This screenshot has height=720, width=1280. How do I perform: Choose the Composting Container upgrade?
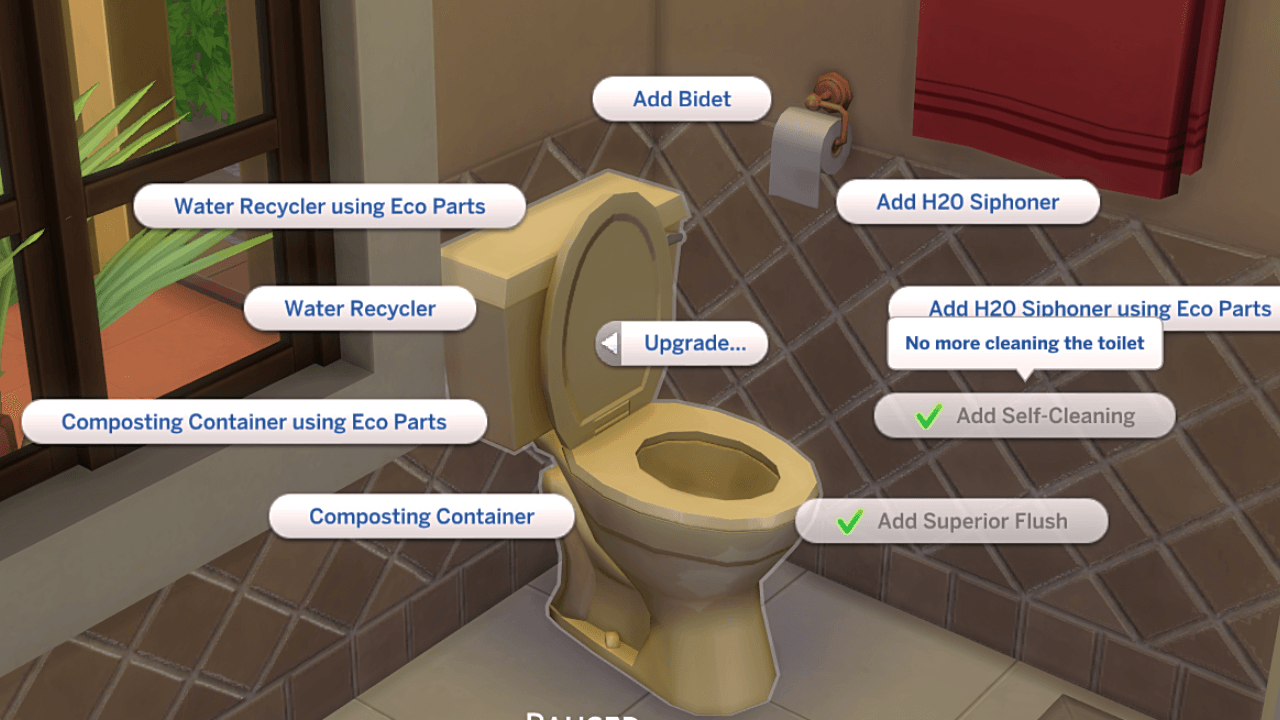[421, 516]
